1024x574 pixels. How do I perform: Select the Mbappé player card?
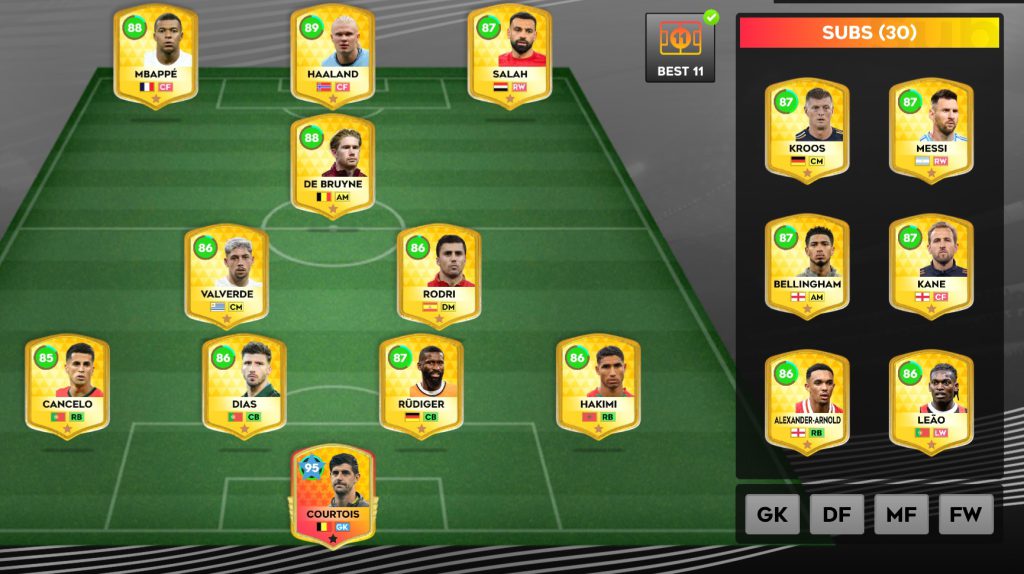(155, 55)
